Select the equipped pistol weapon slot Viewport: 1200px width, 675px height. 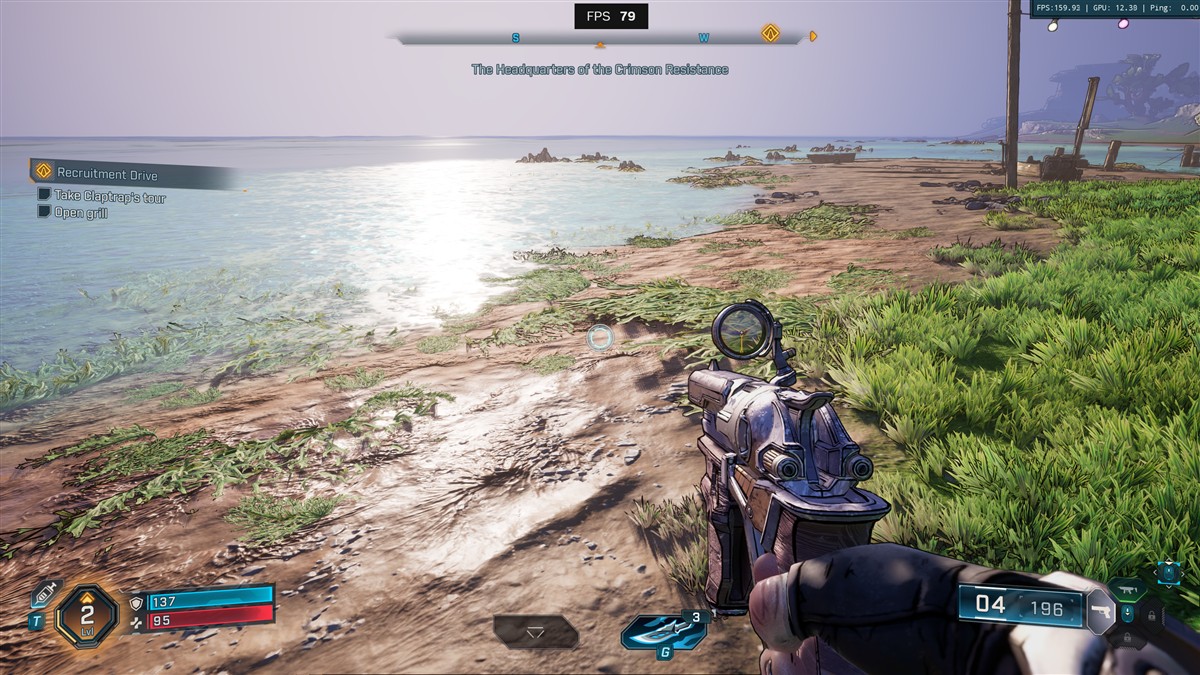pos(1100,610)
